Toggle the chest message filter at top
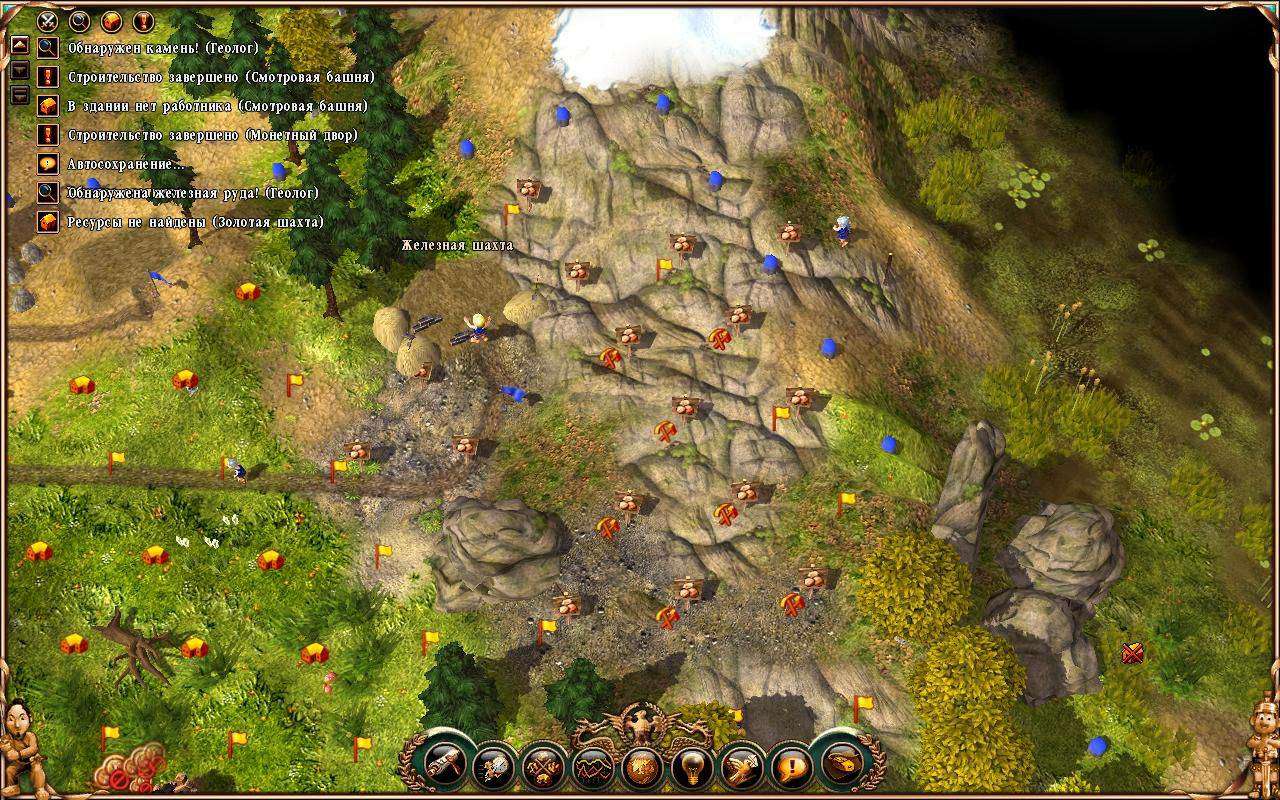This screenshot has width=1280, height=800. tap(111, 20)
